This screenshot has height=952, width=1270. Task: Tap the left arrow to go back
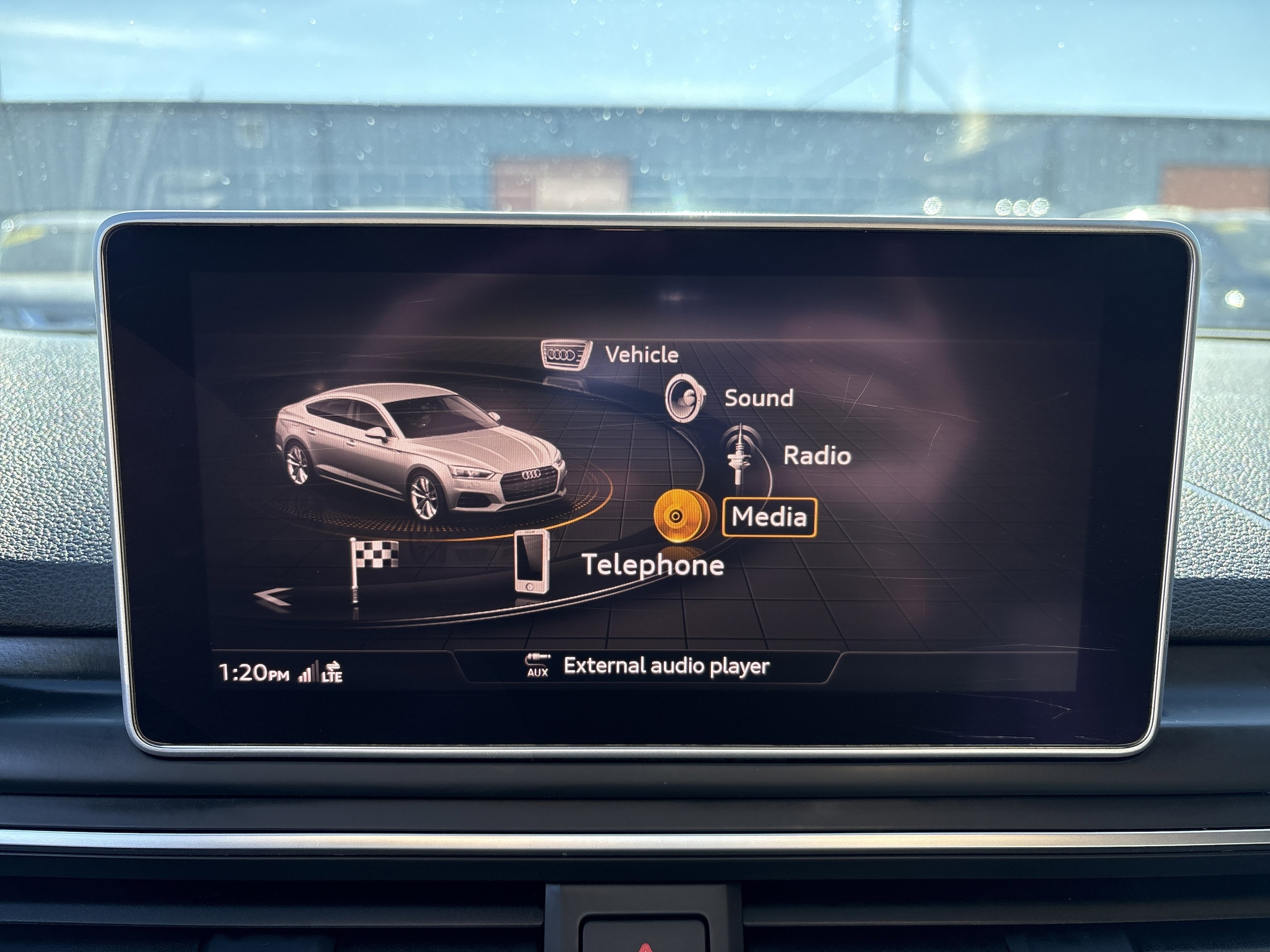[273, 598]
